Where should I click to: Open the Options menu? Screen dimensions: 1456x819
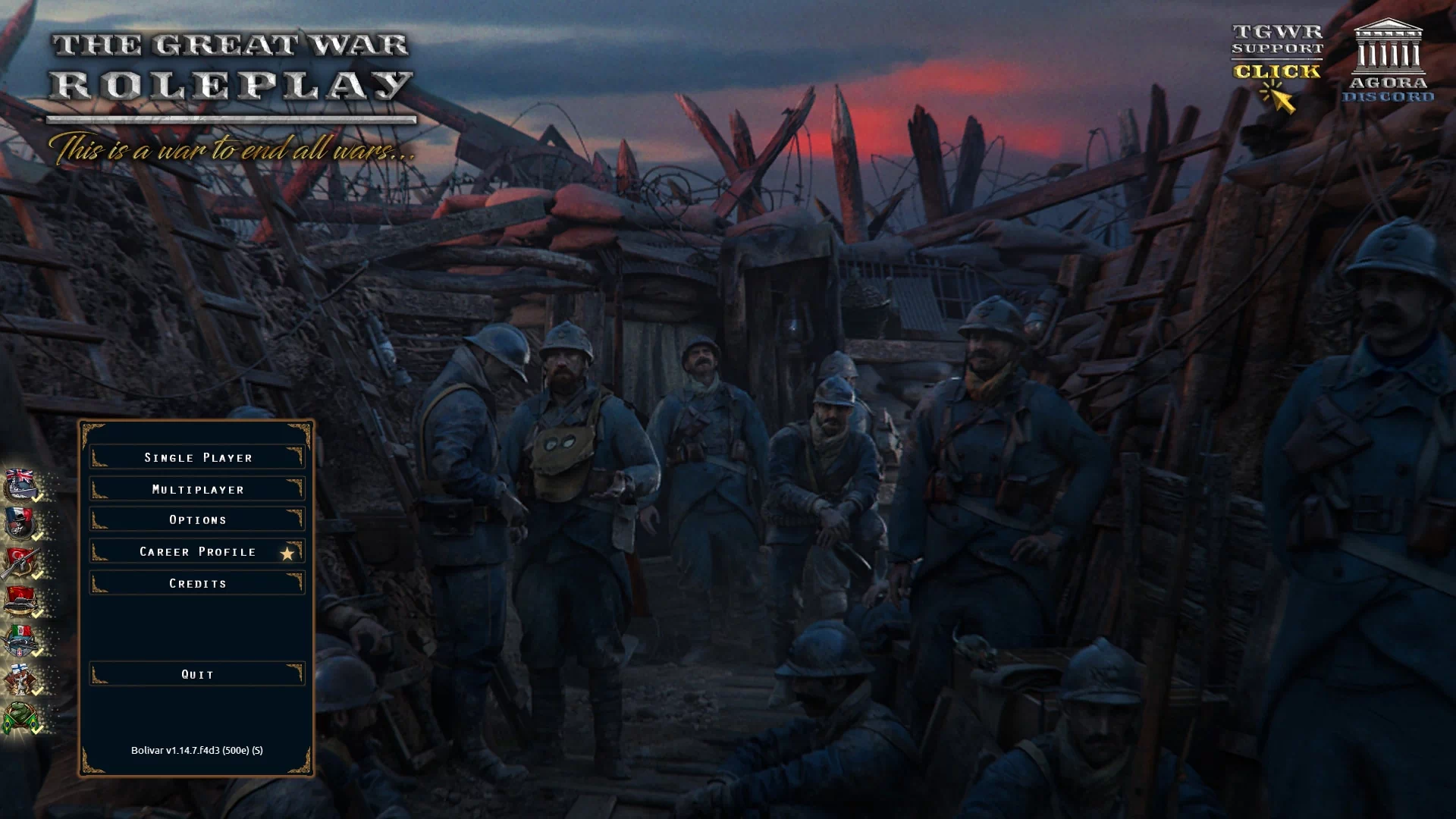197,519
